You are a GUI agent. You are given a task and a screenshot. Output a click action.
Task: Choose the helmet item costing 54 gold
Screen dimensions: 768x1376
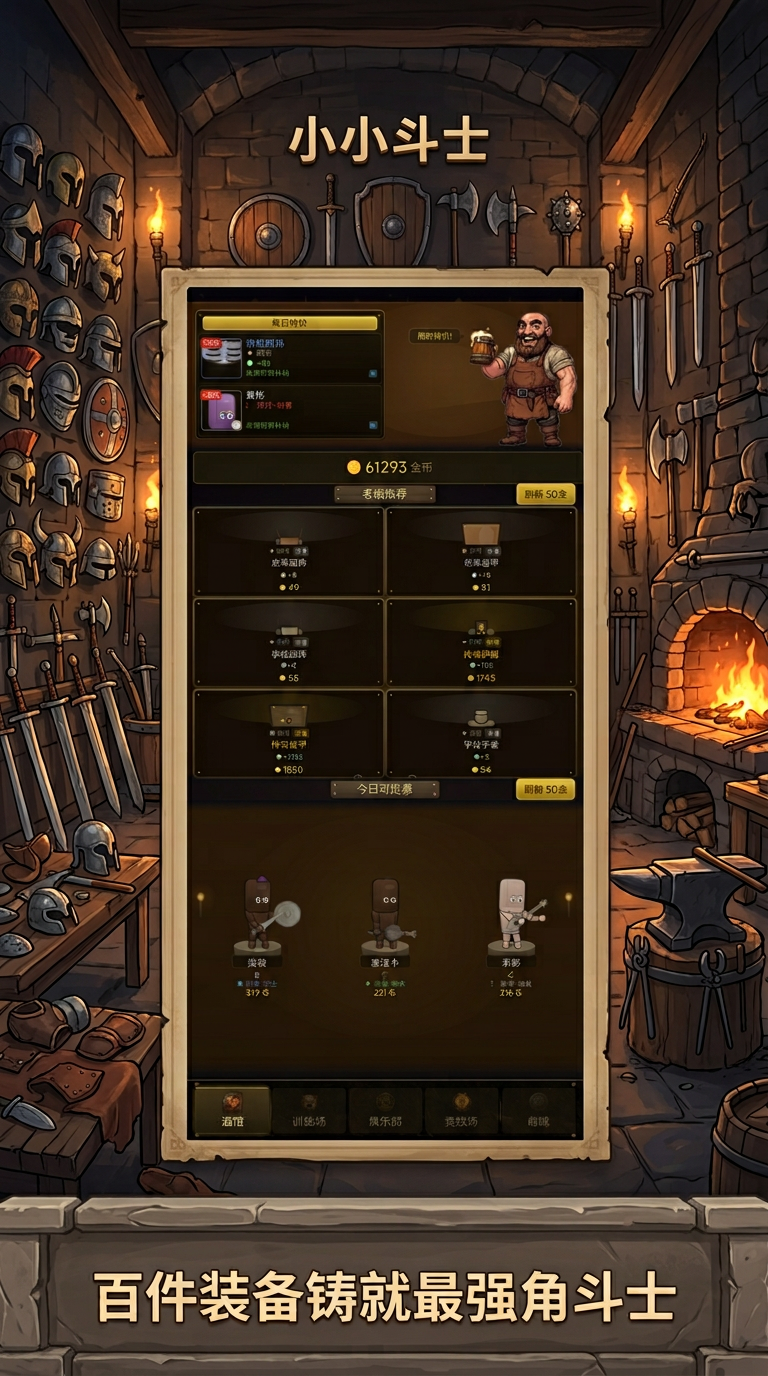[481, 734]
